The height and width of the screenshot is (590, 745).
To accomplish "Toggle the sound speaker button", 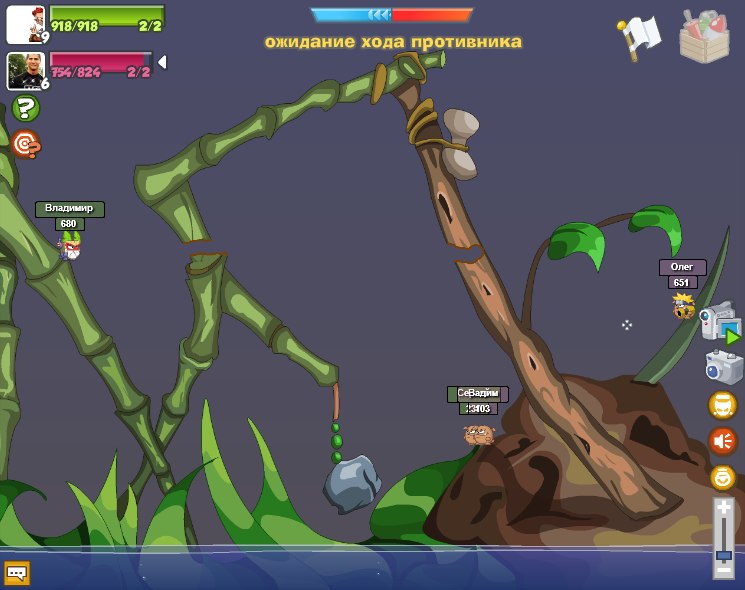I will click(x=722, y=440).
